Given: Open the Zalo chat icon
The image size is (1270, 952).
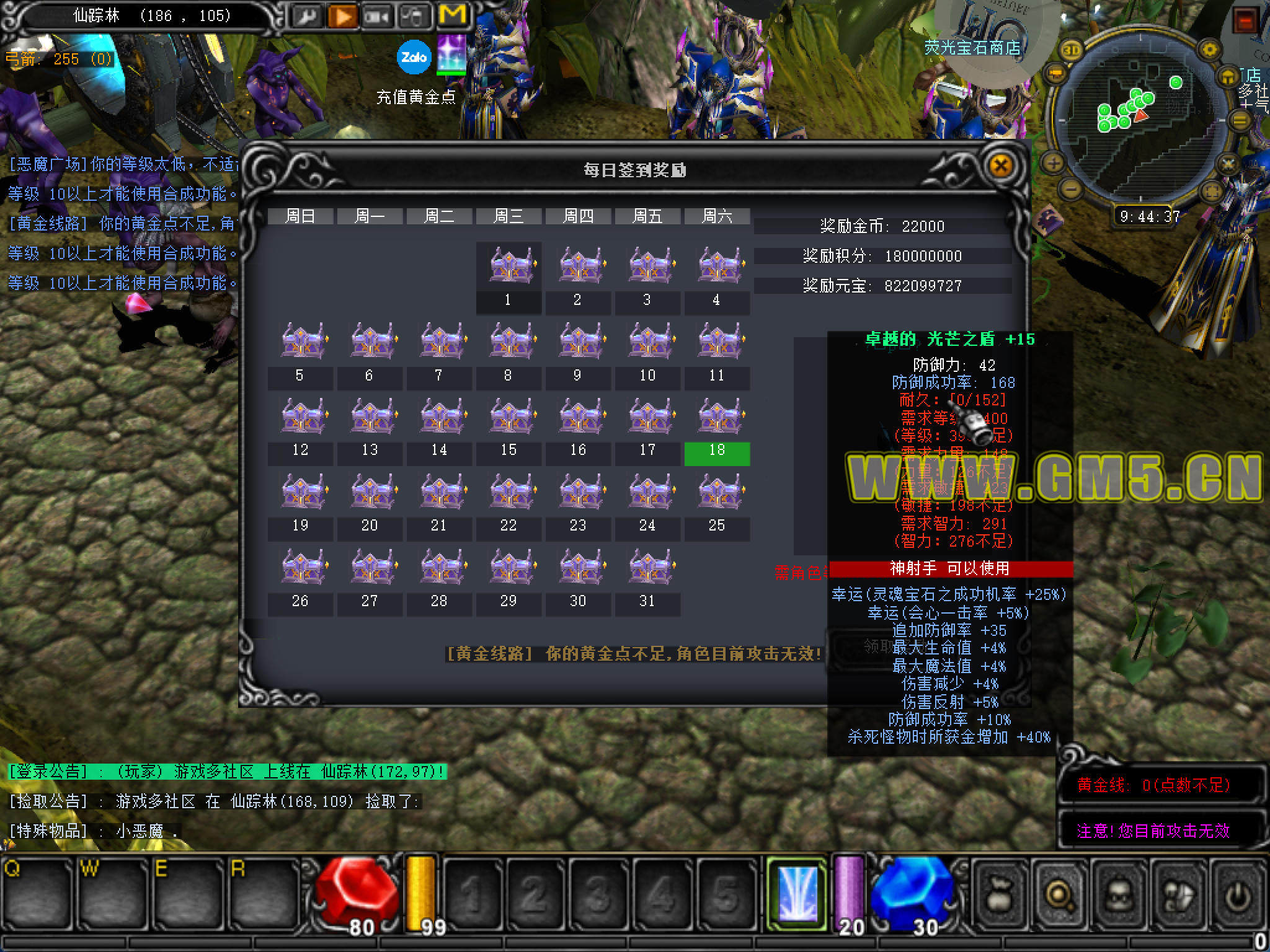Looking at the screenshot, I should coord(414,58).
